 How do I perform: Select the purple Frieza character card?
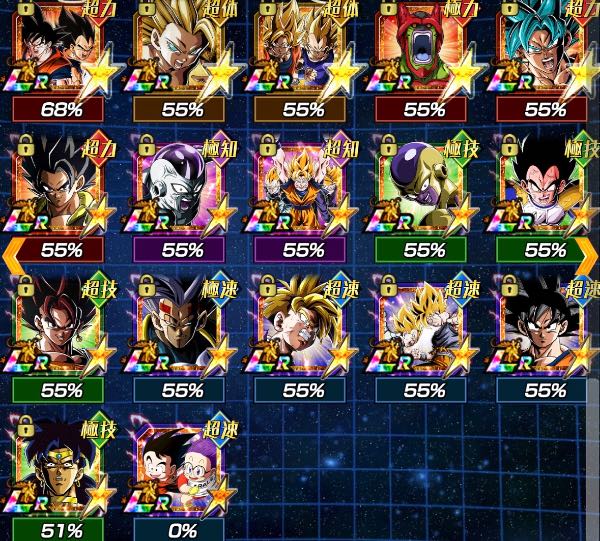pos(182,190)
